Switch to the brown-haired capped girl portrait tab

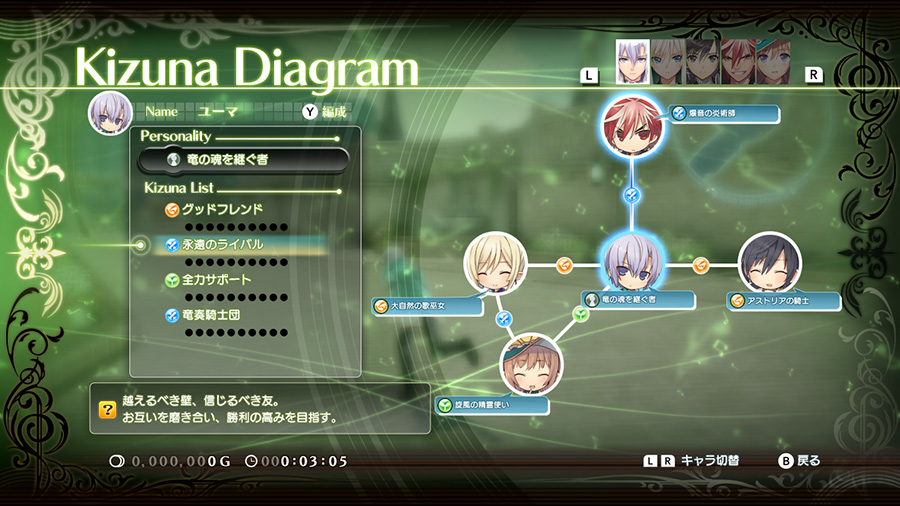click(771, 61)
